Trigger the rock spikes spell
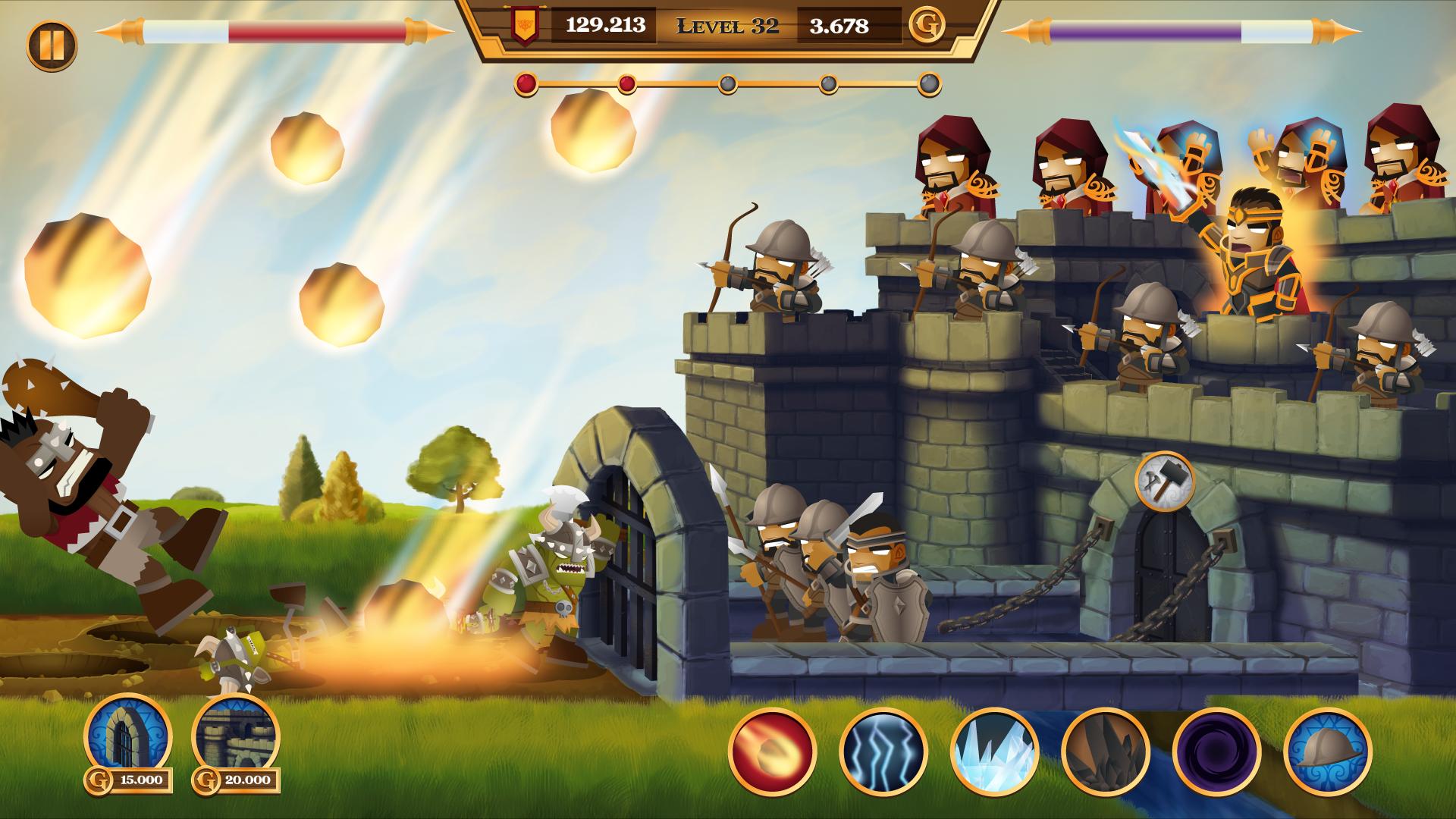This screenshot has width=1456, height=819. click(1105, 752)
